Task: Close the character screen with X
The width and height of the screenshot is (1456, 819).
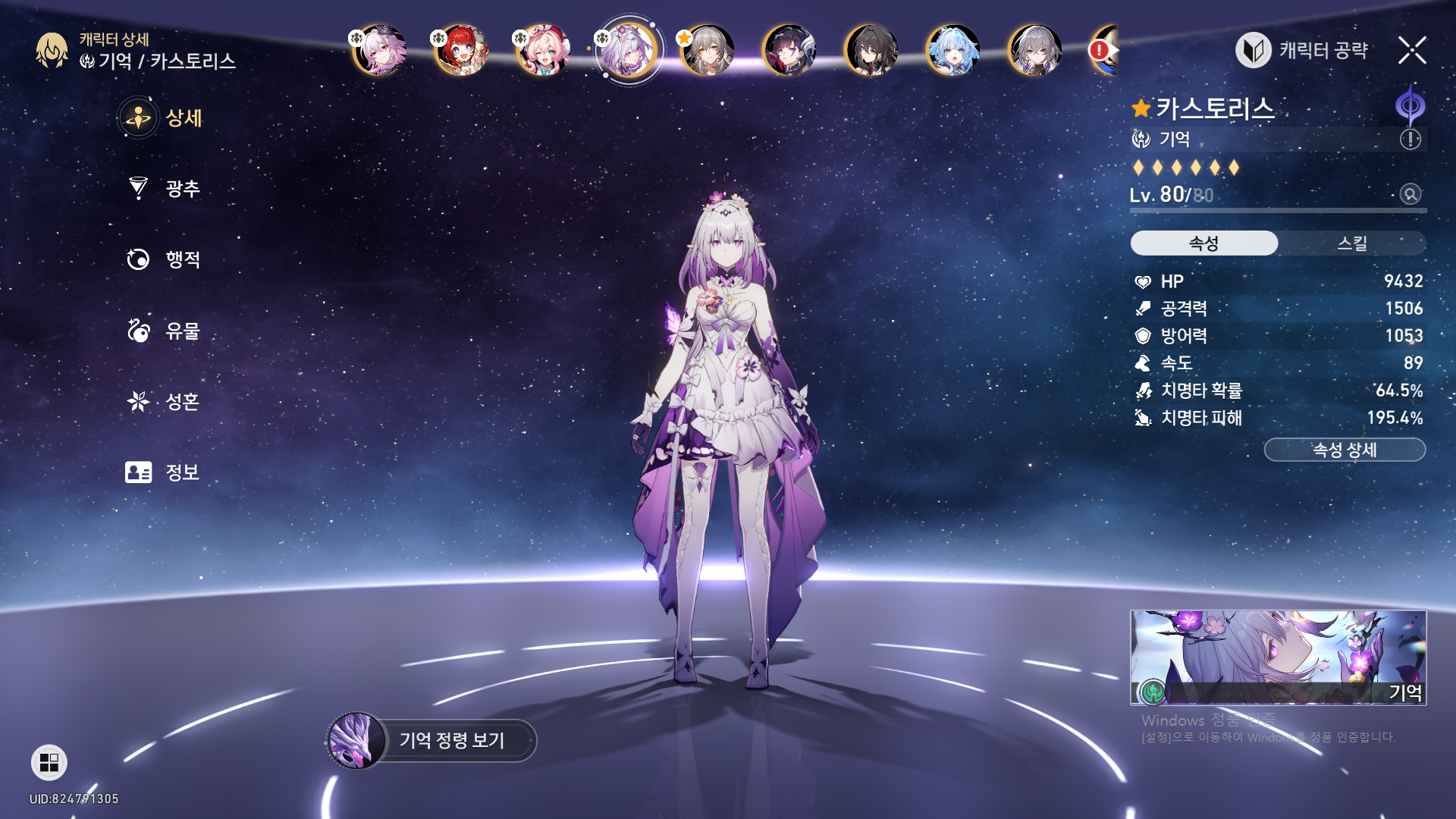Action: [1412, 51]
